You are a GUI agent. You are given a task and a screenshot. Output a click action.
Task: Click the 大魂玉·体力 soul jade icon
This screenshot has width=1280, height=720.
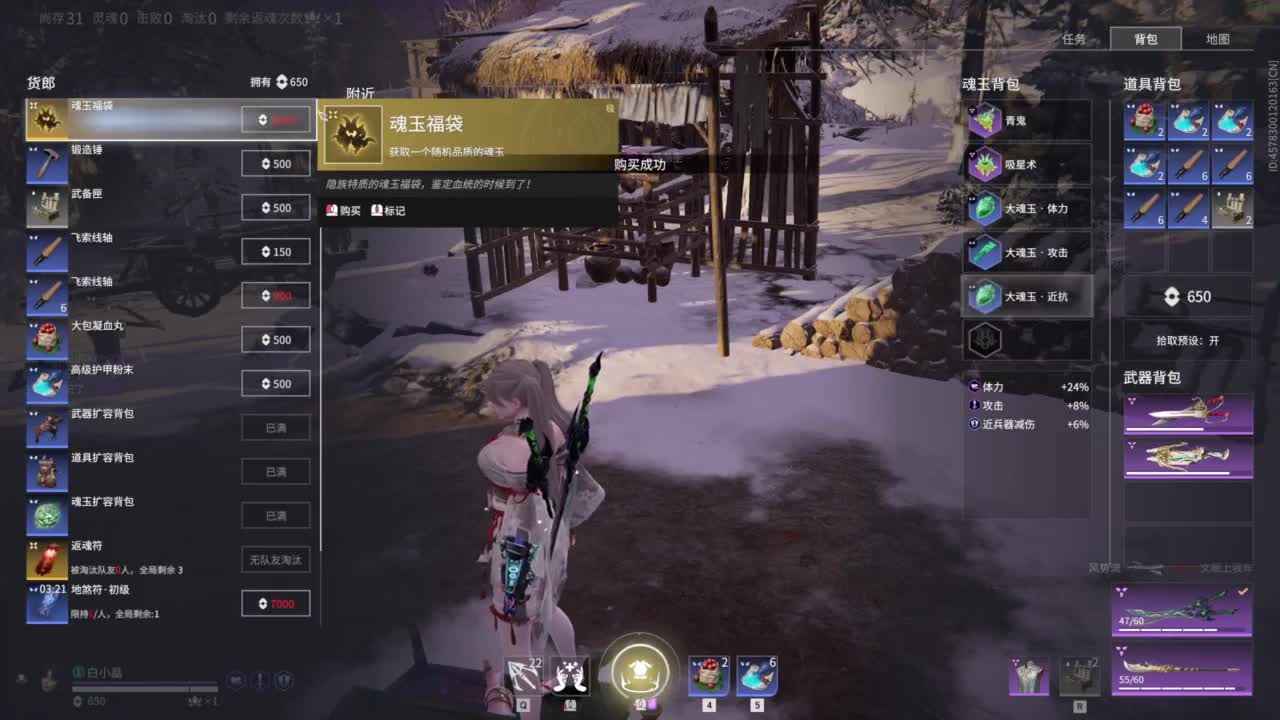pyautogui.click(x=985, y=208)
